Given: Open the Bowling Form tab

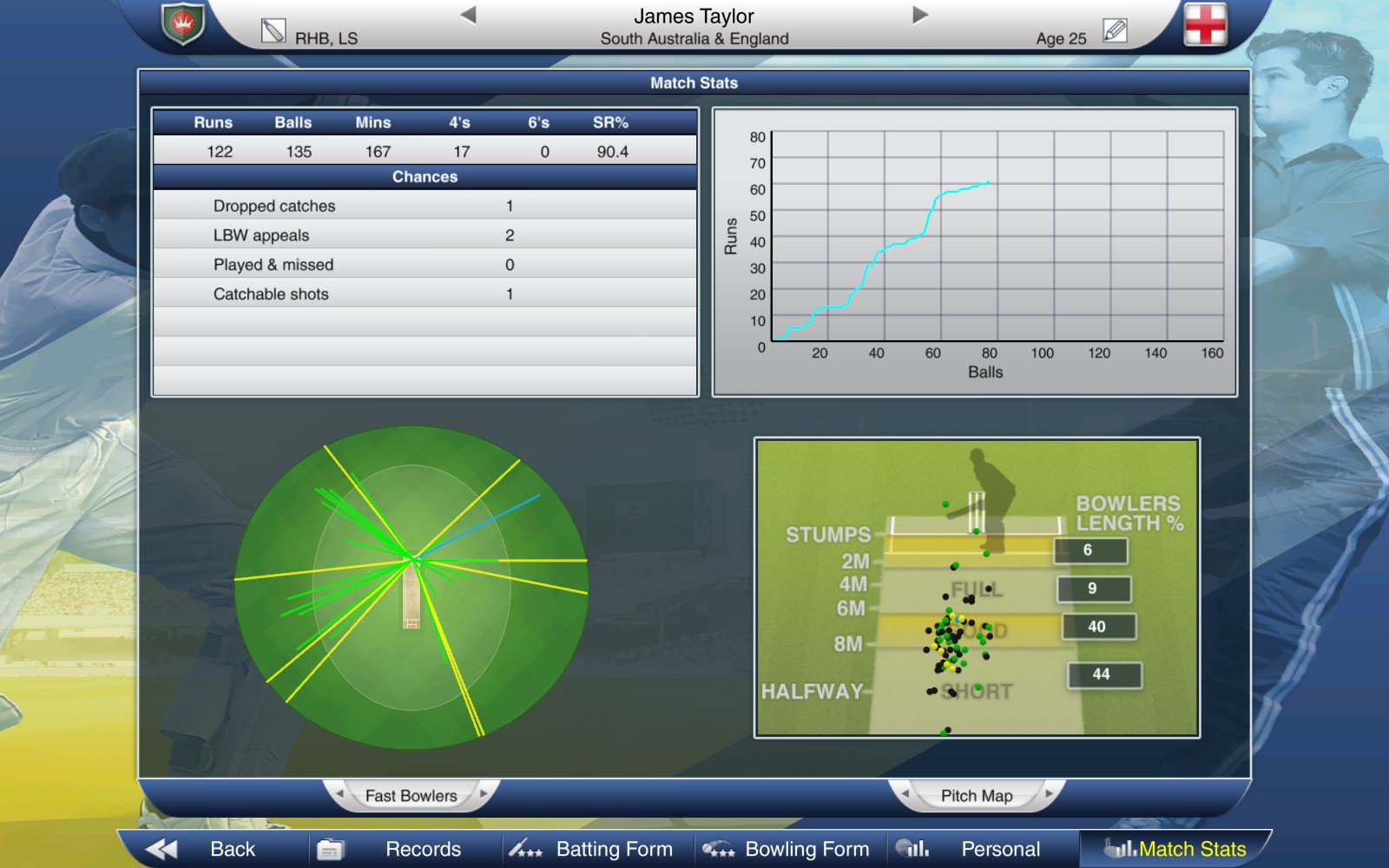Looking at the screenshot, I should point(806,848).
